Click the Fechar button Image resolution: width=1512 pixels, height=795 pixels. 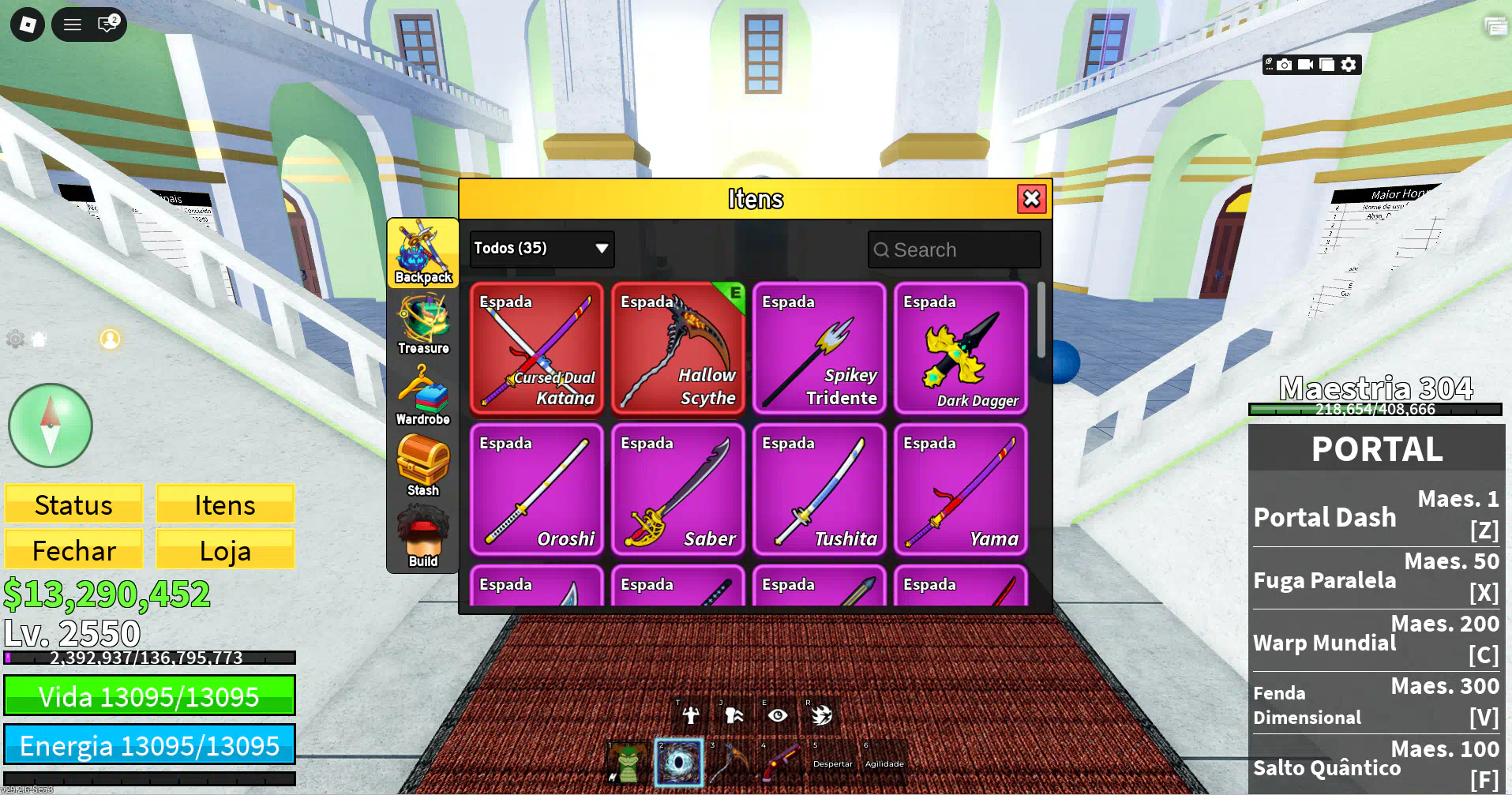(74, 550)
